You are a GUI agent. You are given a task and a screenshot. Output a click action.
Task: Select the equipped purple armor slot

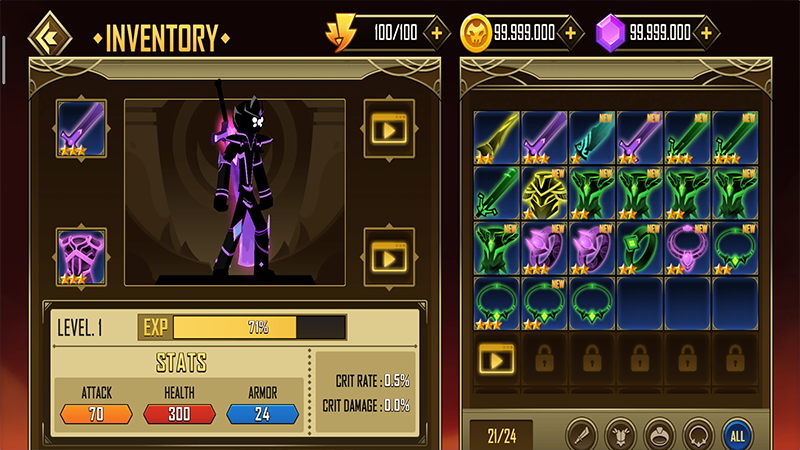pos(82,256)
